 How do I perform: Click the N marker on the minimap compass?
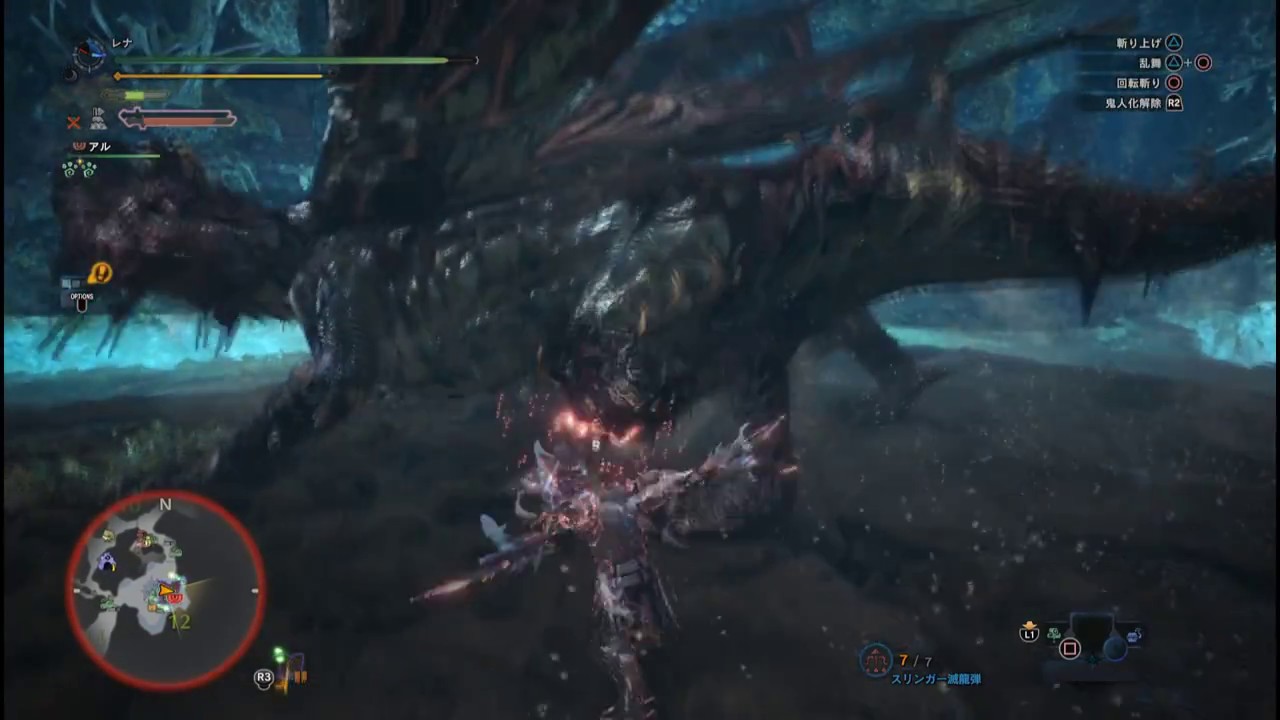[x=165, y=505]
